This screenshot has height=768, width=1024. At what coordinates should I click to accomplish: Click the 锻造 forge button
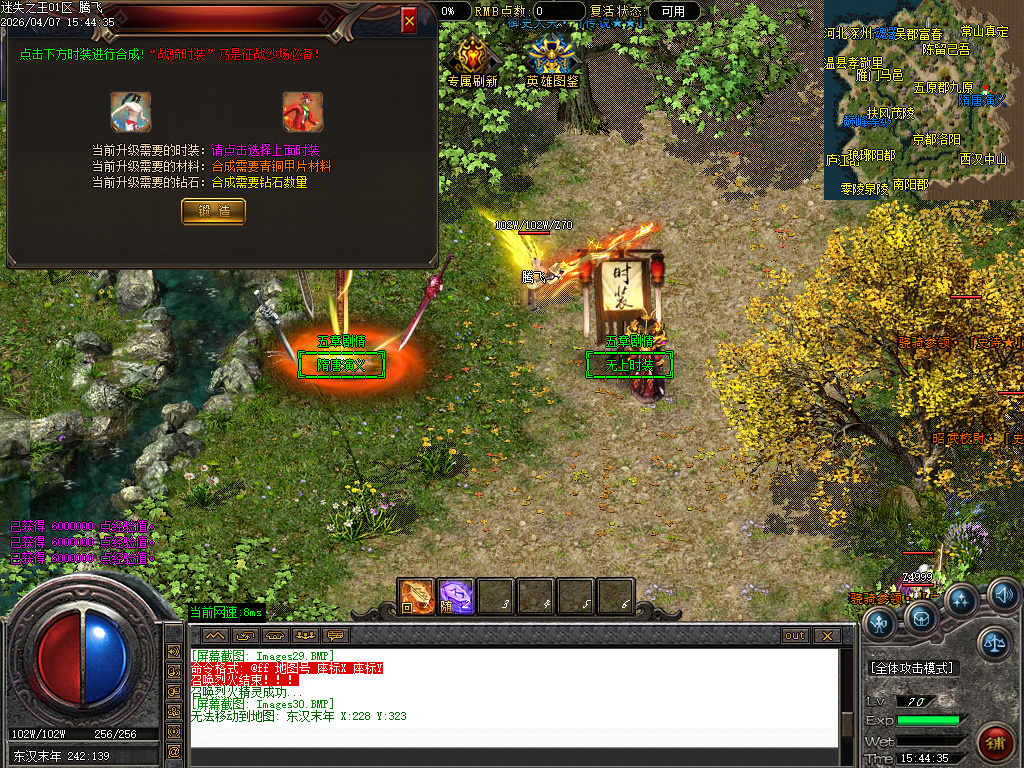point(213,210)
